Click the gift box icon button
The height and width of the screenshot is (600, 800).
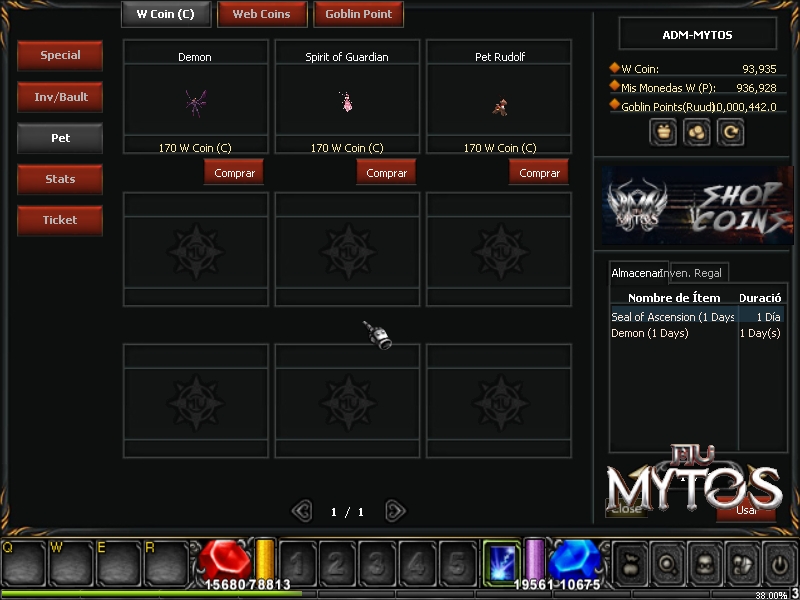coord(662,131)
